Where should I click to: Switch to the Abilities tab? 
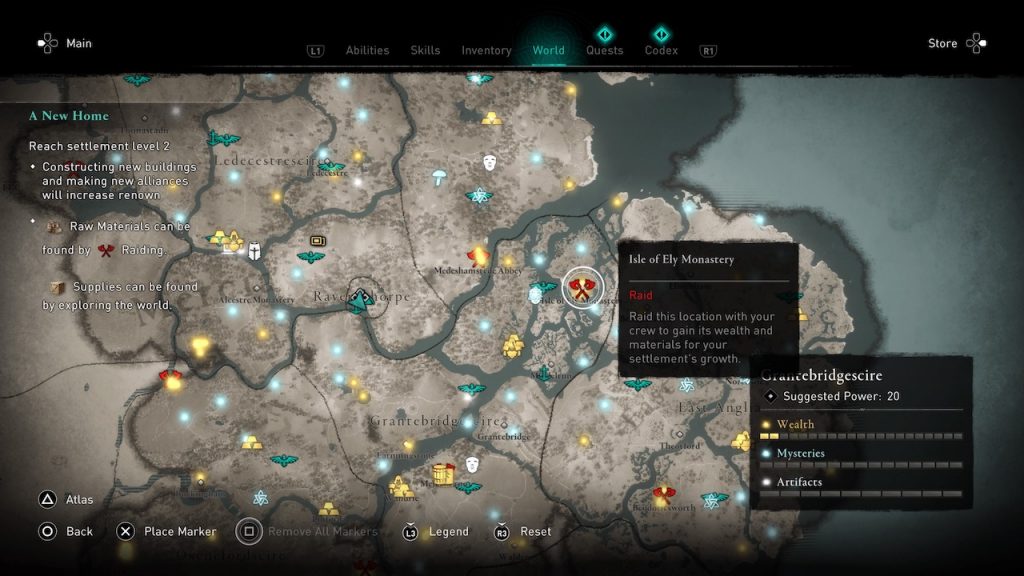click(366, 50)
